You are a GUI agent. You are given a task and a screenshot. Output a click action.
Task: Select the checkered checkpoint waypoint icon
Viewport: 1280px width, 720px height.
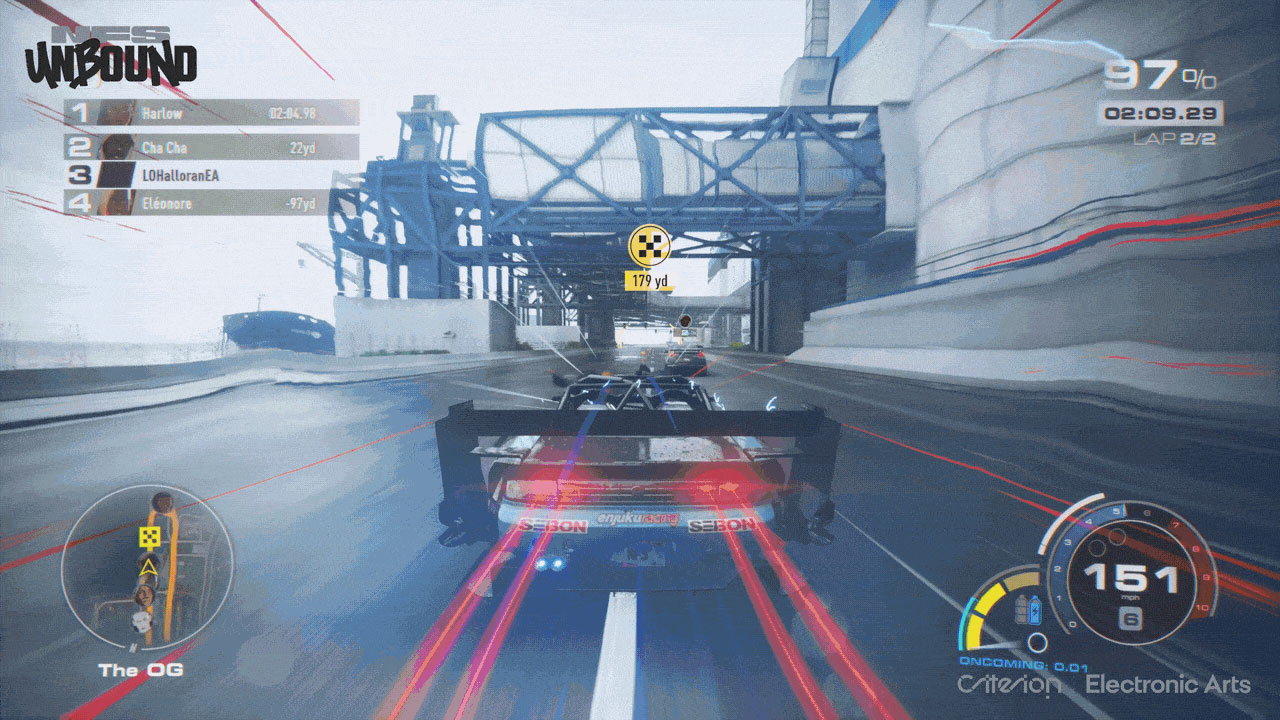tap(647, 246)
